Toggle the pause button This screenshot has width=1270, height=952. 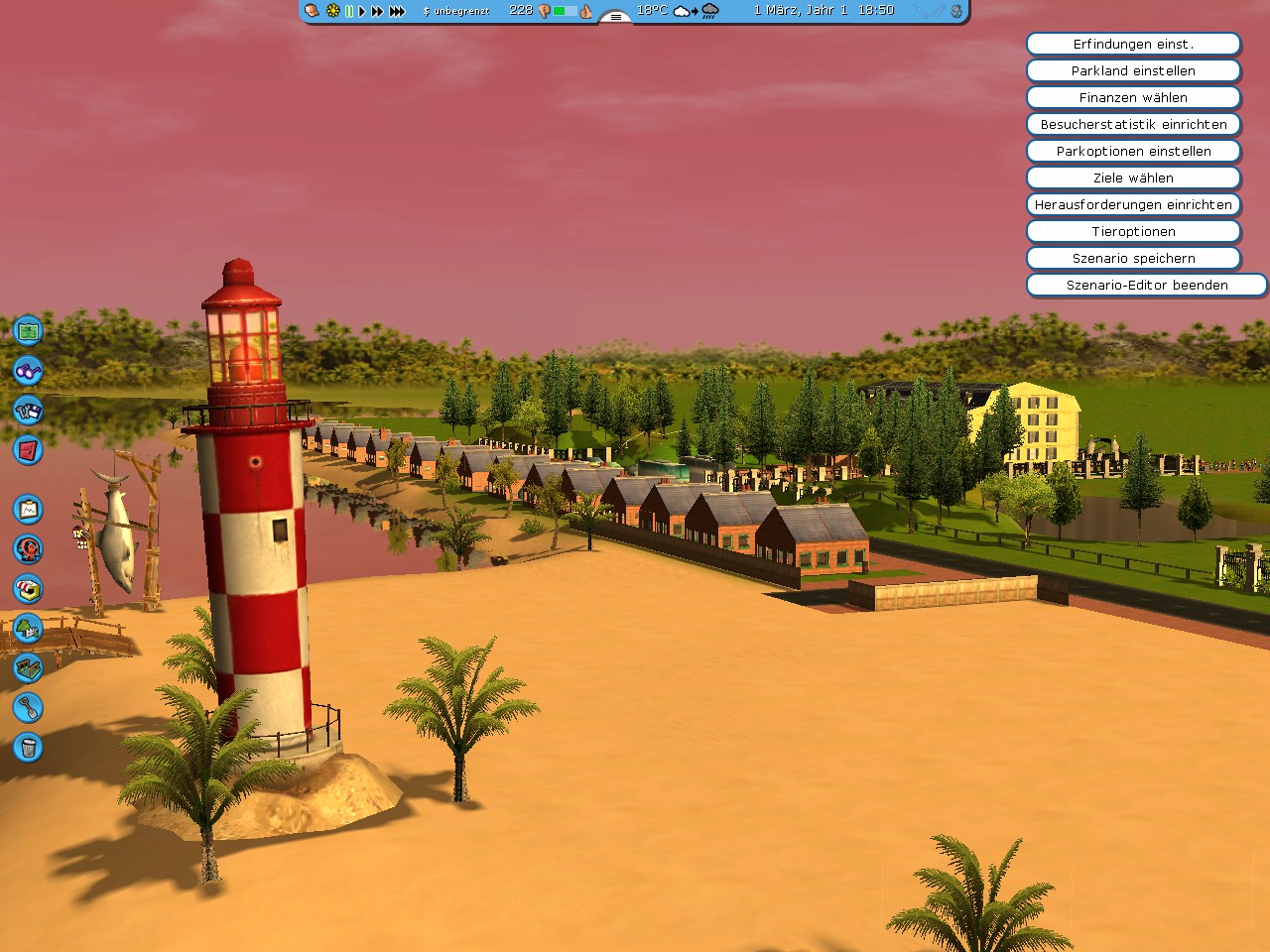[x=349, y=12]
